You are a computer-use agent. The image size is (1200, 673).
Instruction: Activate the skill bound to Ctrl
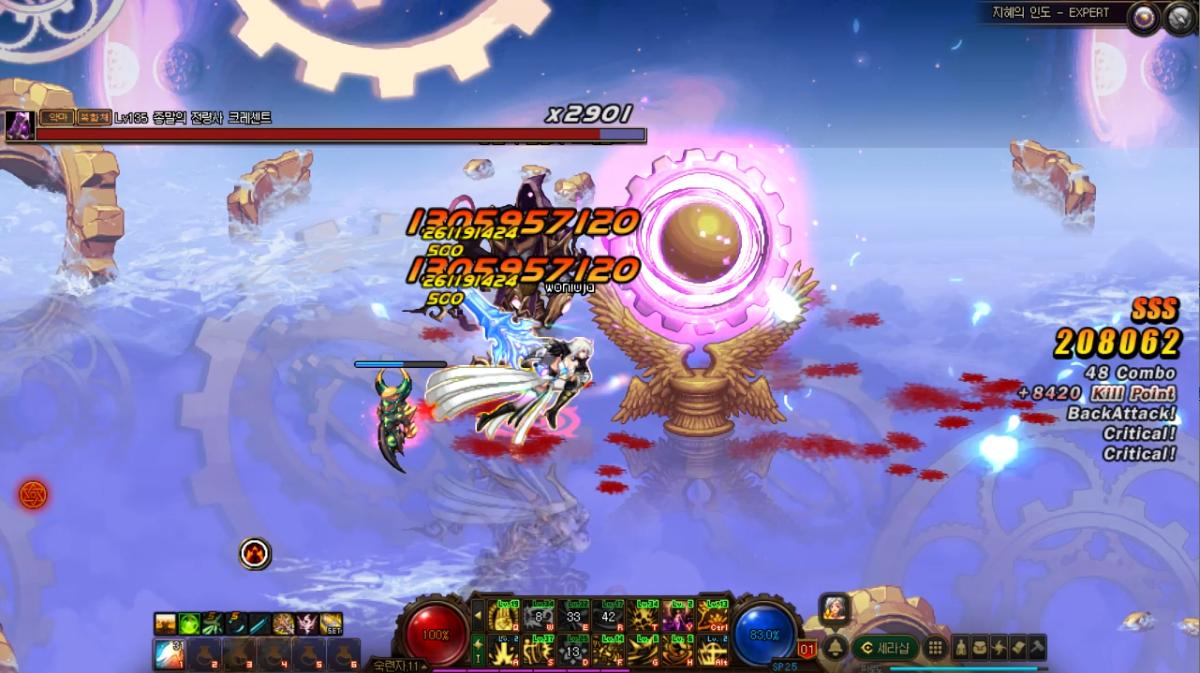pyautogui.click(x=712, y=616)
